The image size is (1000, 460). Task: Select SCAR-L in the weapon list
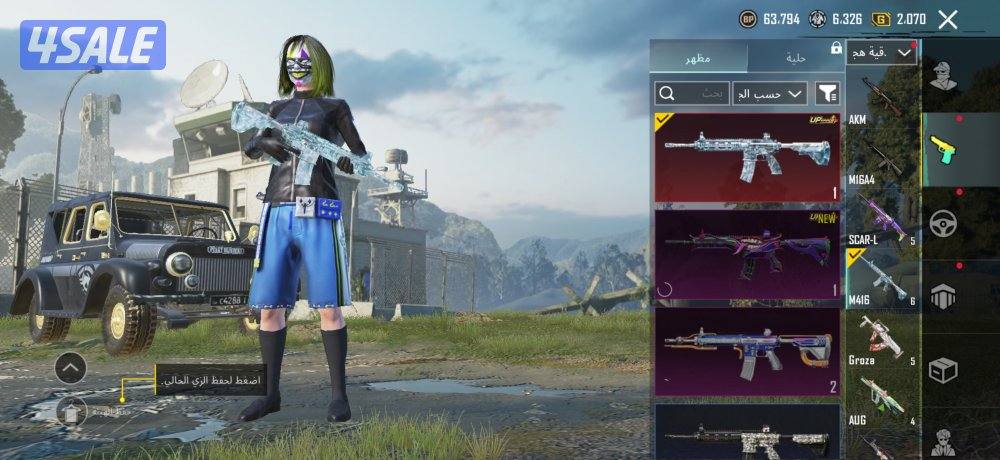882,217
